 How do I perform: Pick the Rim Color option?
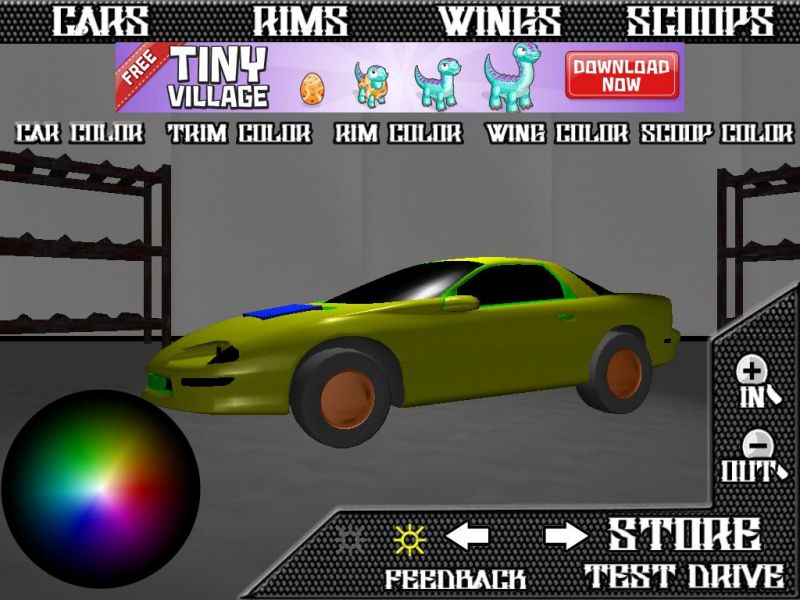click(x=398, y=133)
